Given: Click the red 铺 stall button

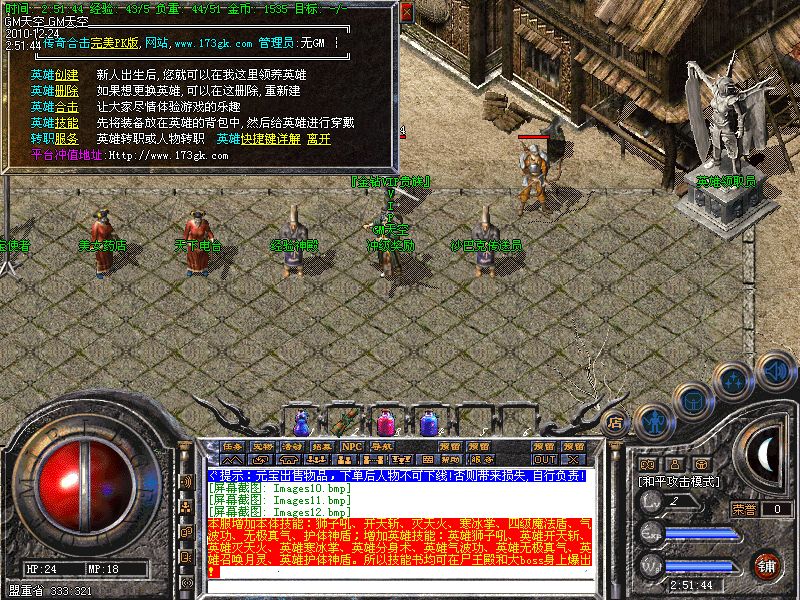Looking at the screenshot, I should click(x=766, y=564).
